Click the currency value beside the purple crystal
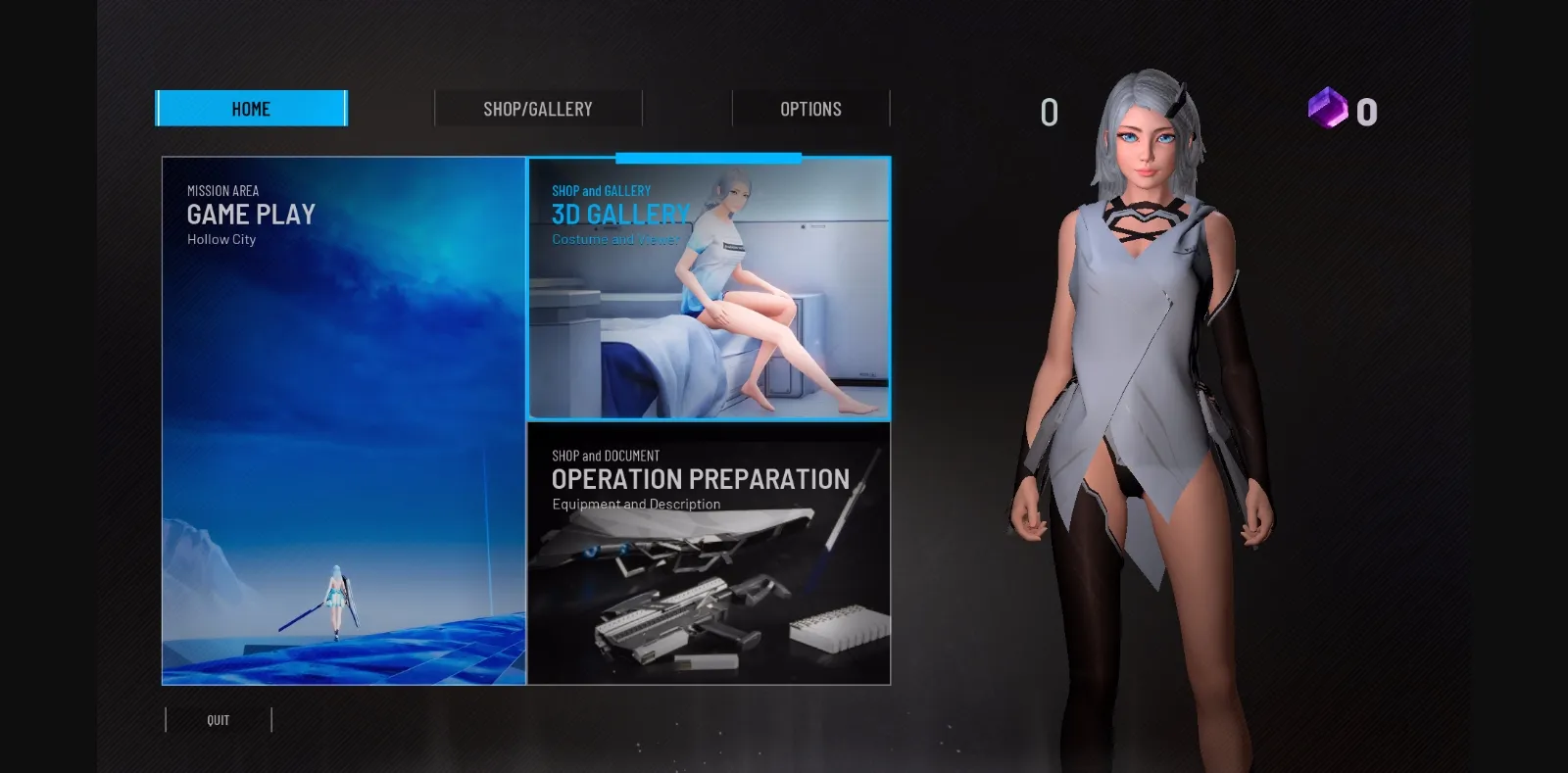This screenshot has width=1568, height=773. [x=1364, y=111]
